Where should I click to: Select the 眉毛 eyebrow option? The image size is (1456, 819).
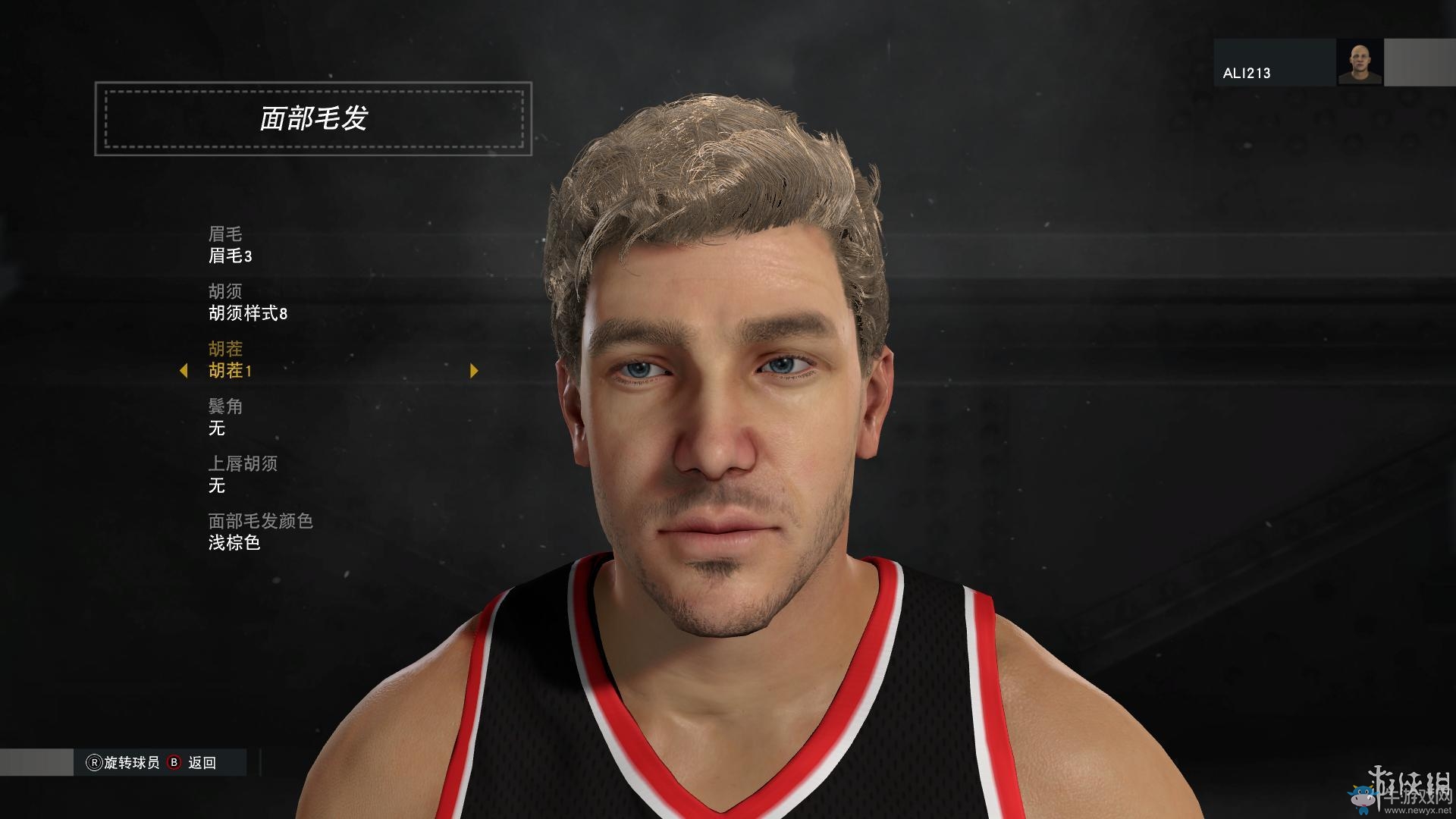224,234
